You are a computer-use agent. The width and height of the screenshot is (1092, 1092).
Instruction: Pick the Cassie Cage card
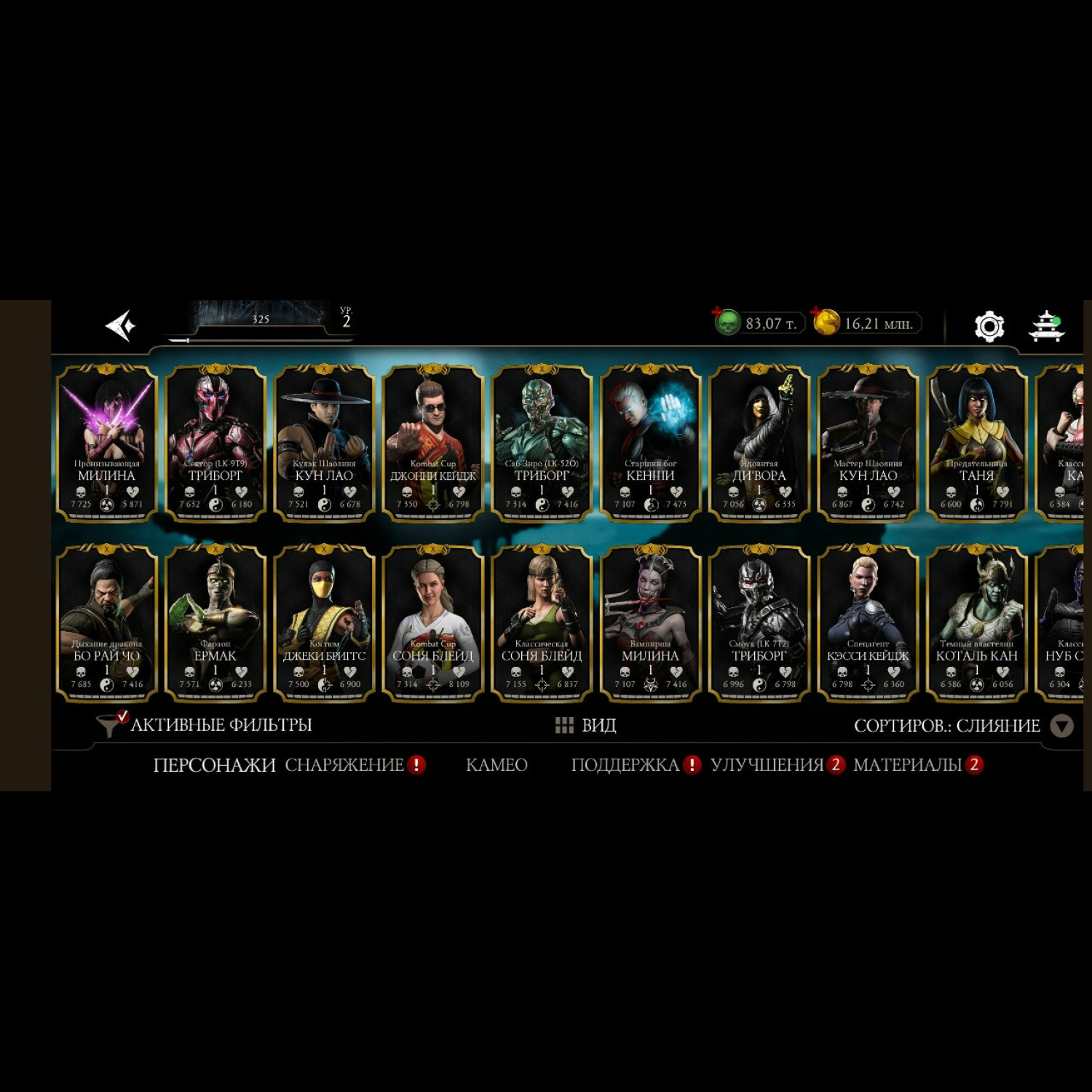tap(868, 623)
